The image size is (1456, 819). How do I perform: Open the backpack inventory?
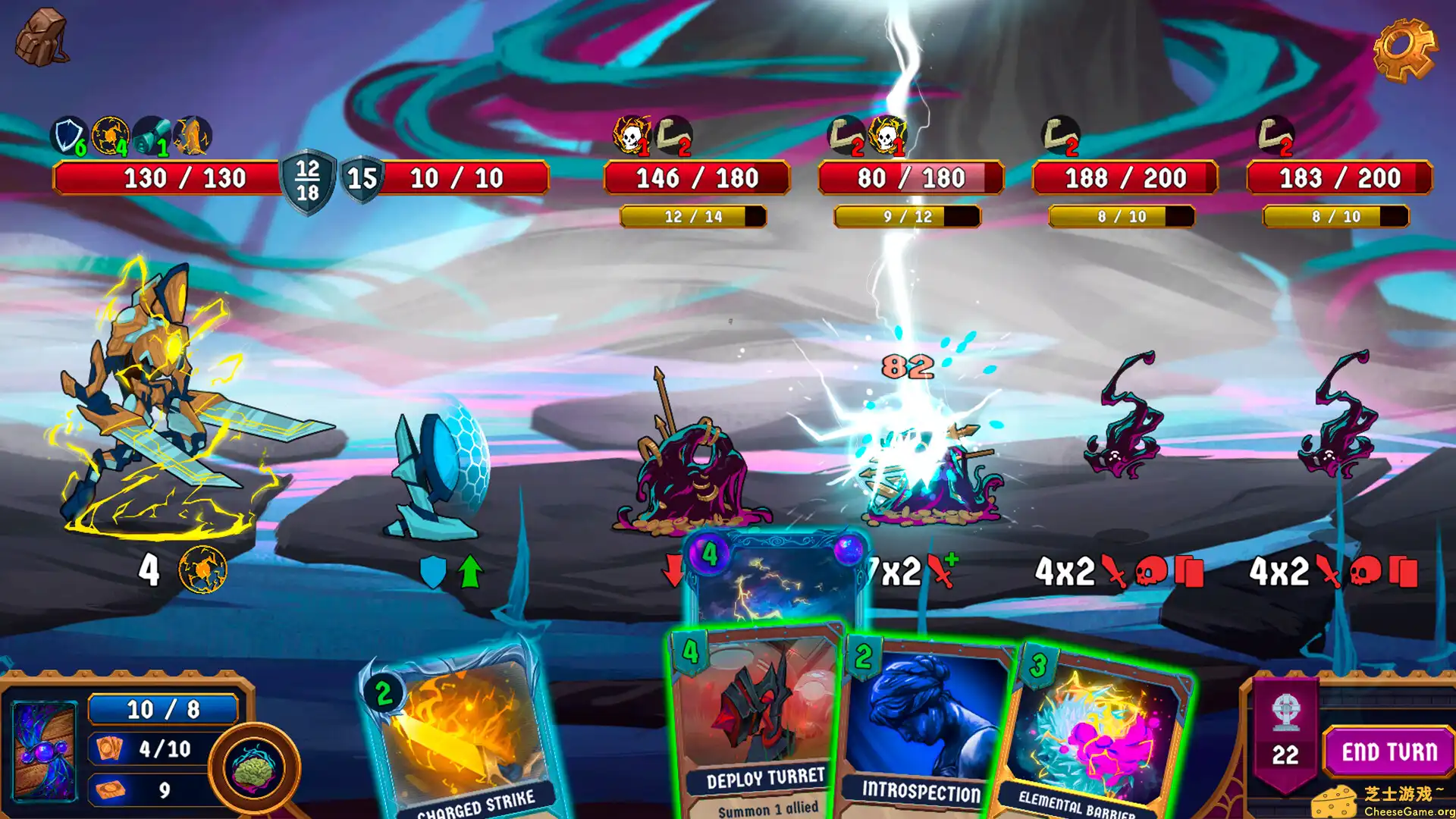[42, 36]
